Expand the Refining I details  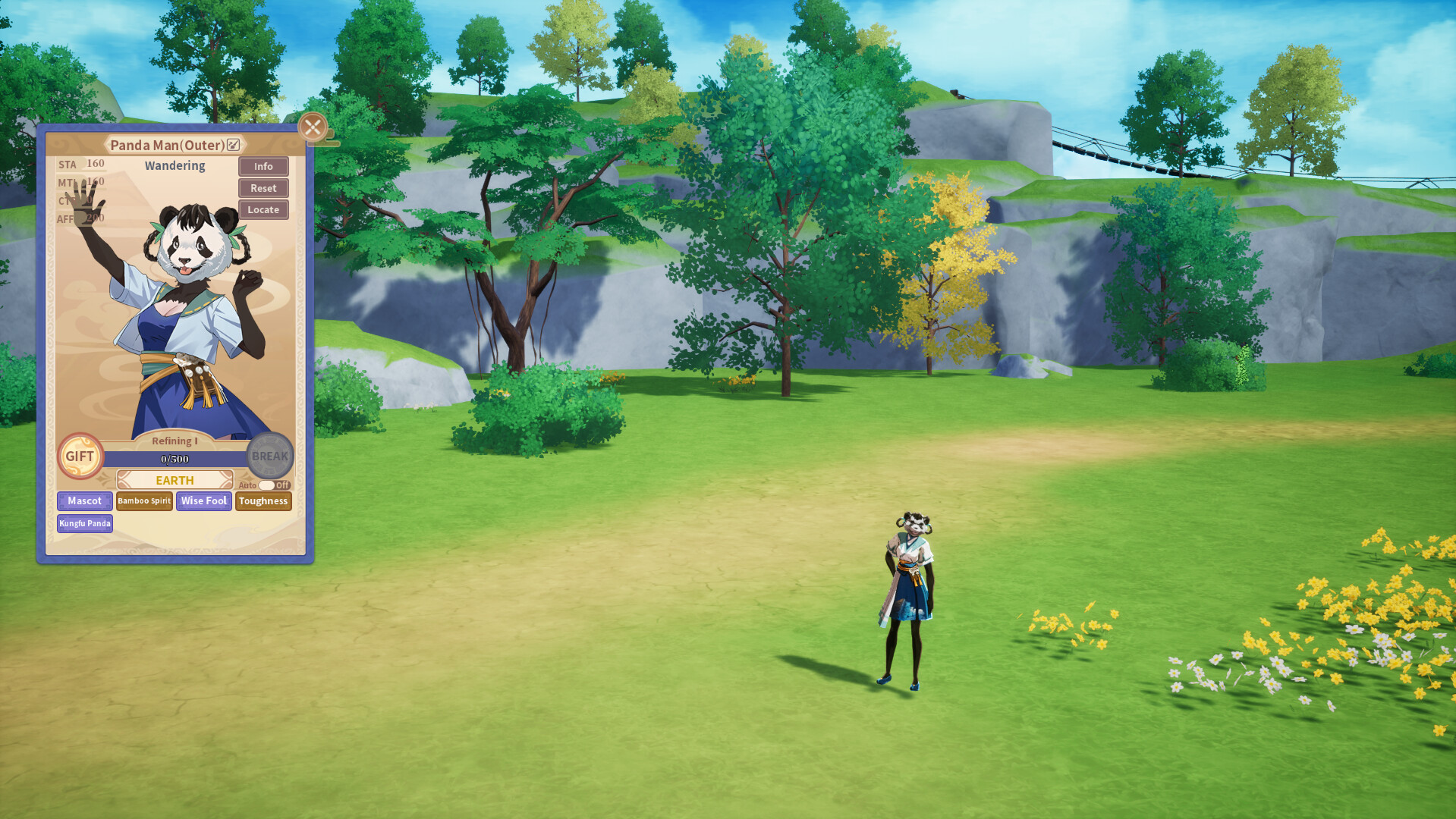coord(175,441)
